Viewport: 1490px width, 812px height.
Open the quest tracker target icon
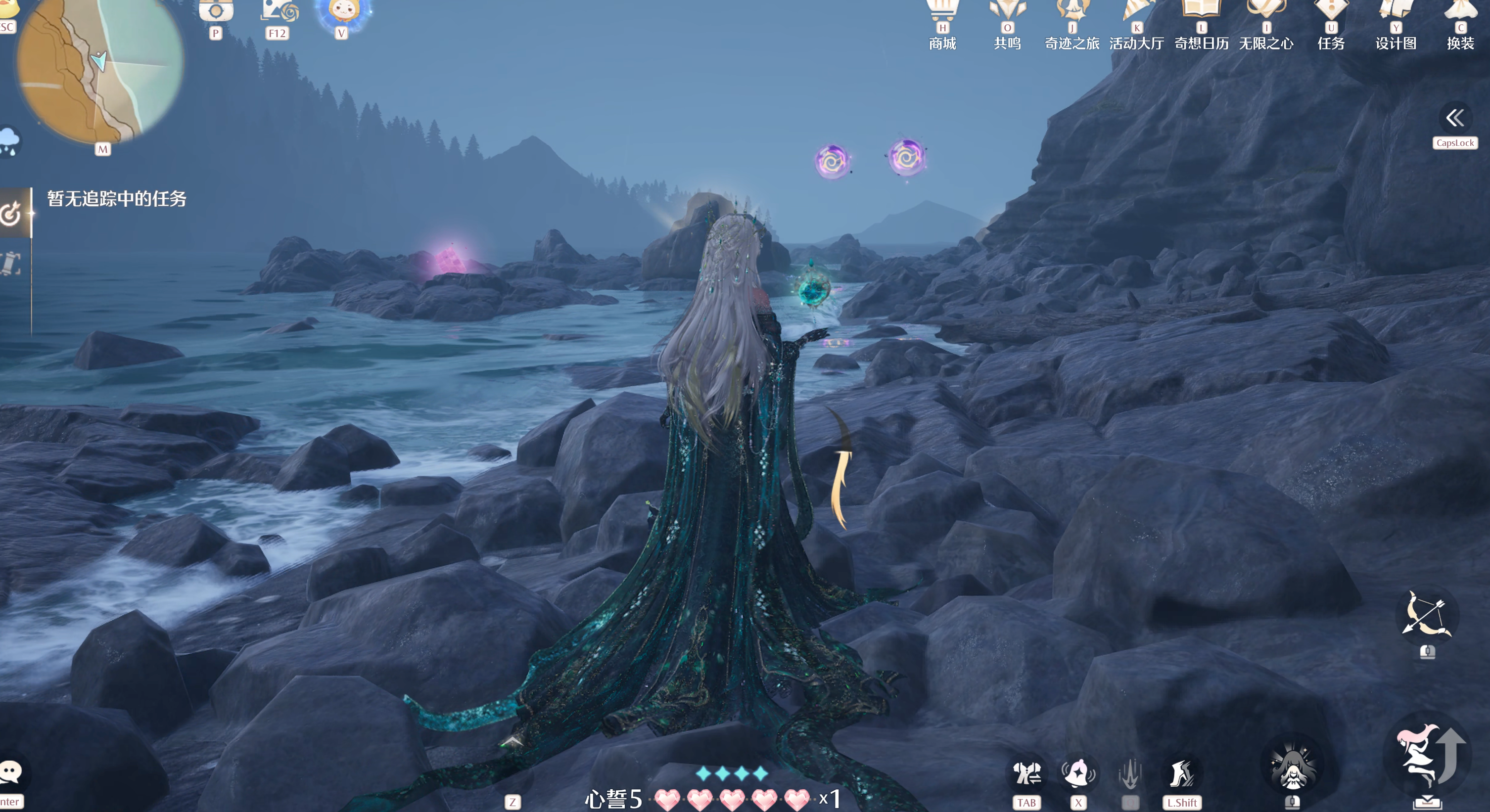coord(11,214)
